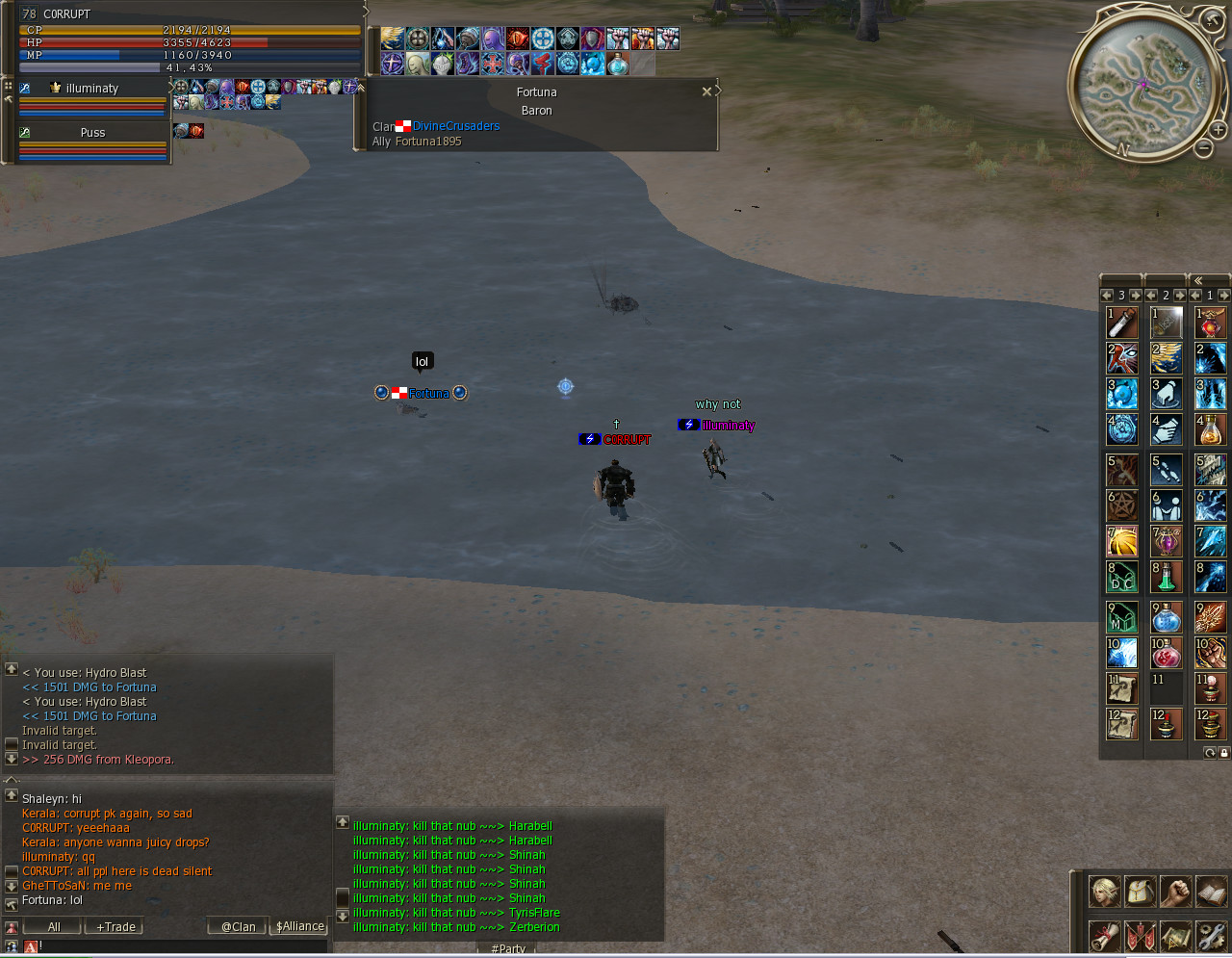
Task: Select the @Clan chat tab
Action: pyautogui.click(x=238, y=927)
